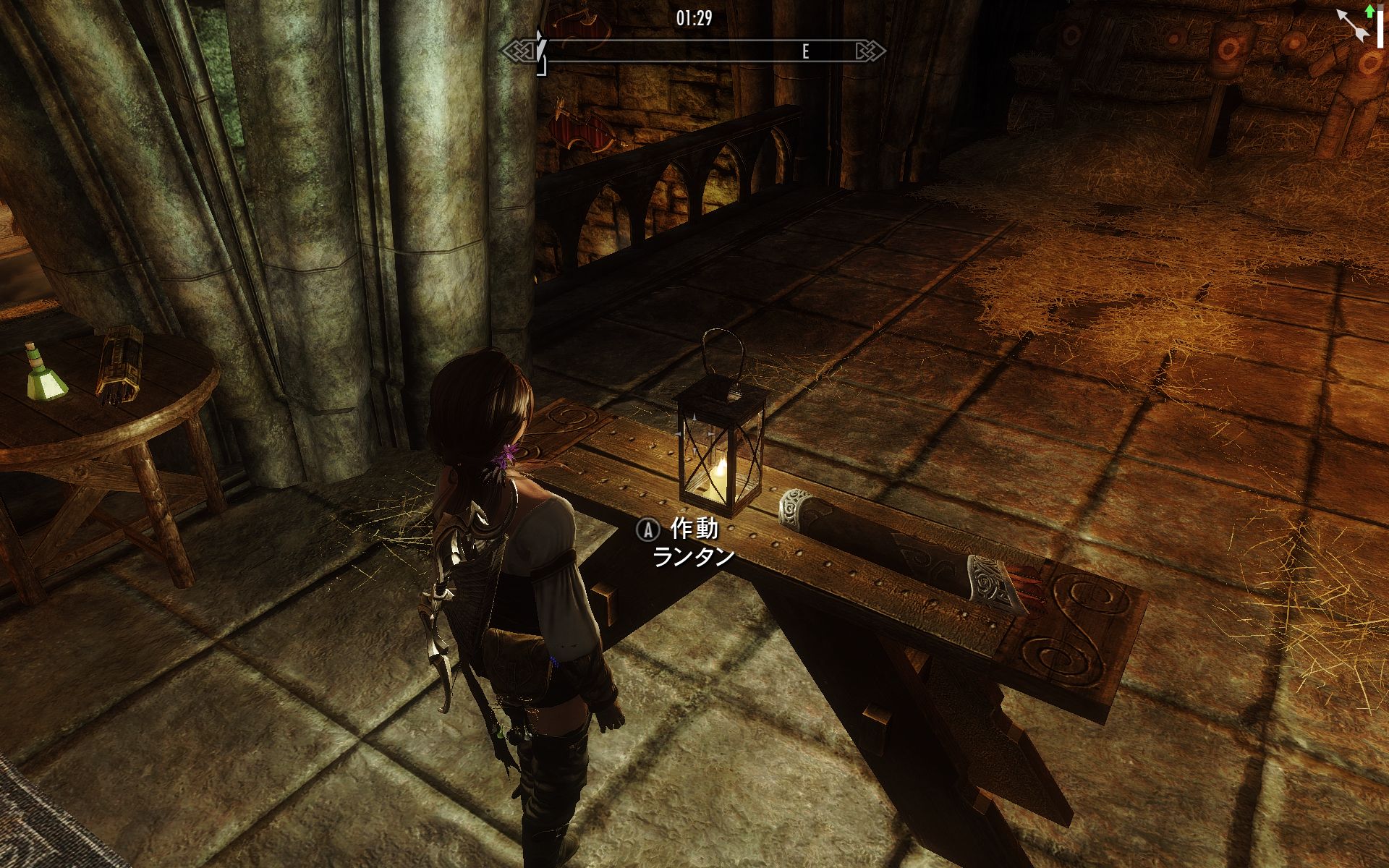1389x868 pixels.
Task: Click the character standing by the bench
Action: pyautogui.click(x=528, y=593)
